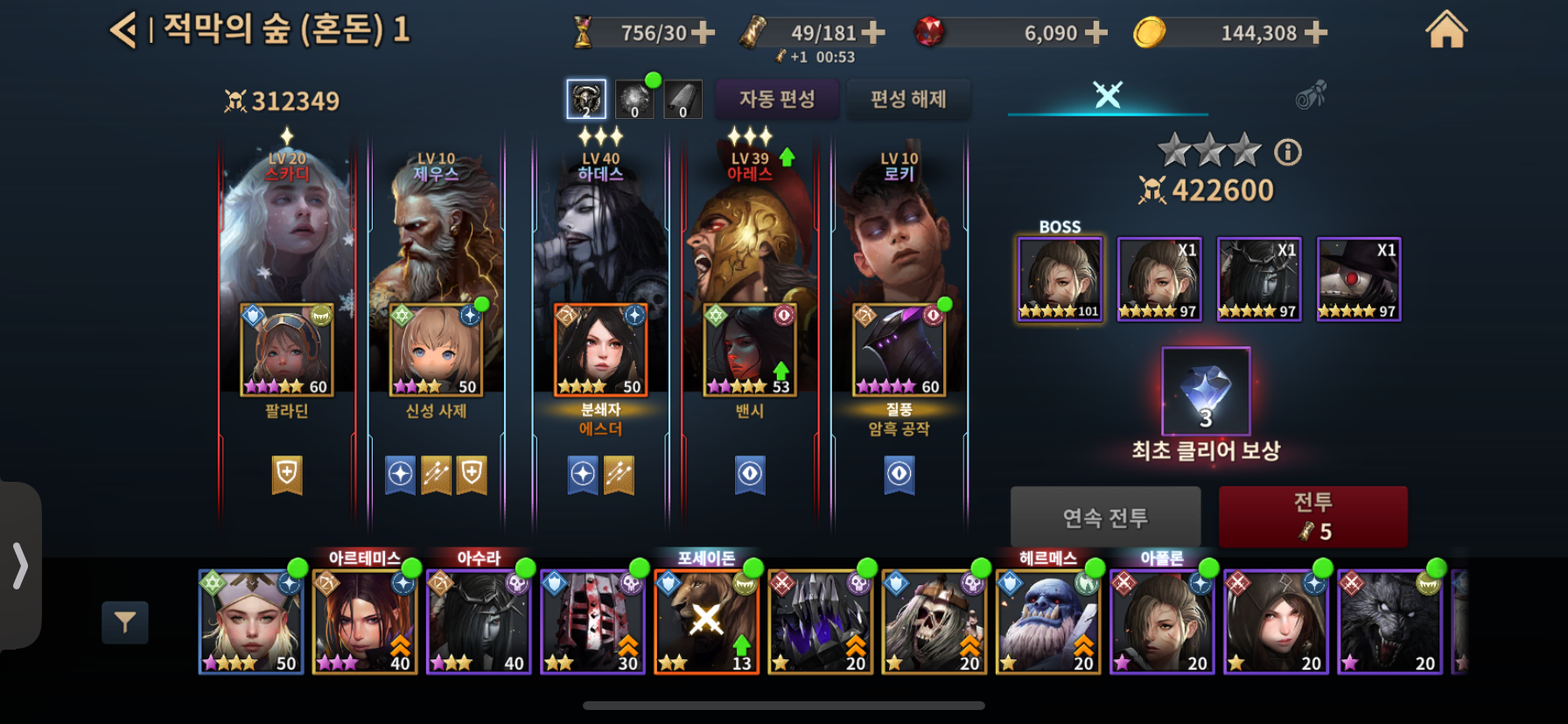Show star rating info via the circled i

pyautogui.click(x=1287, y=153)
